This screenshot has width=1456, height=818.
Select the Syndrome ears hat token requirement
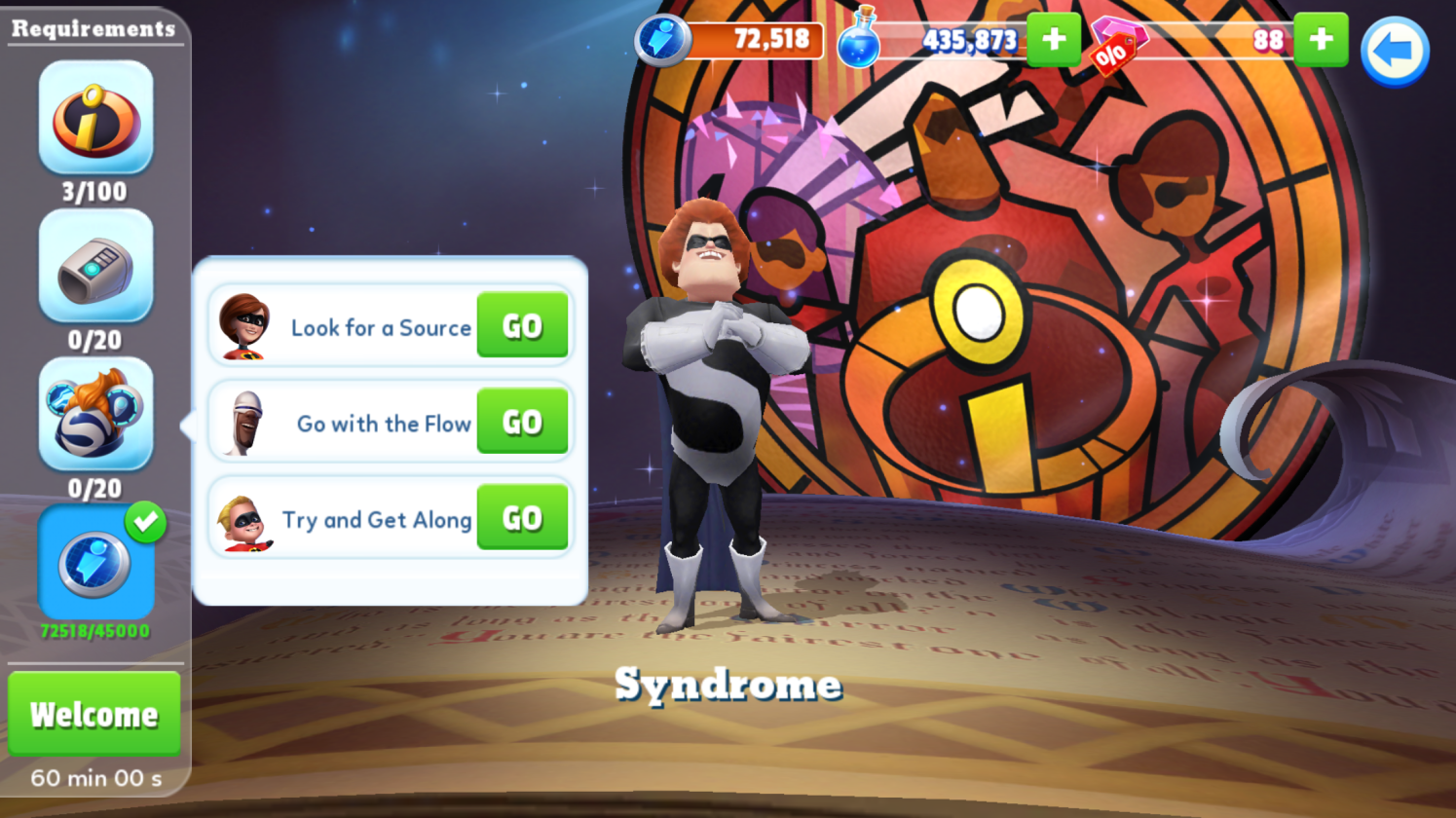pos(95,415)
